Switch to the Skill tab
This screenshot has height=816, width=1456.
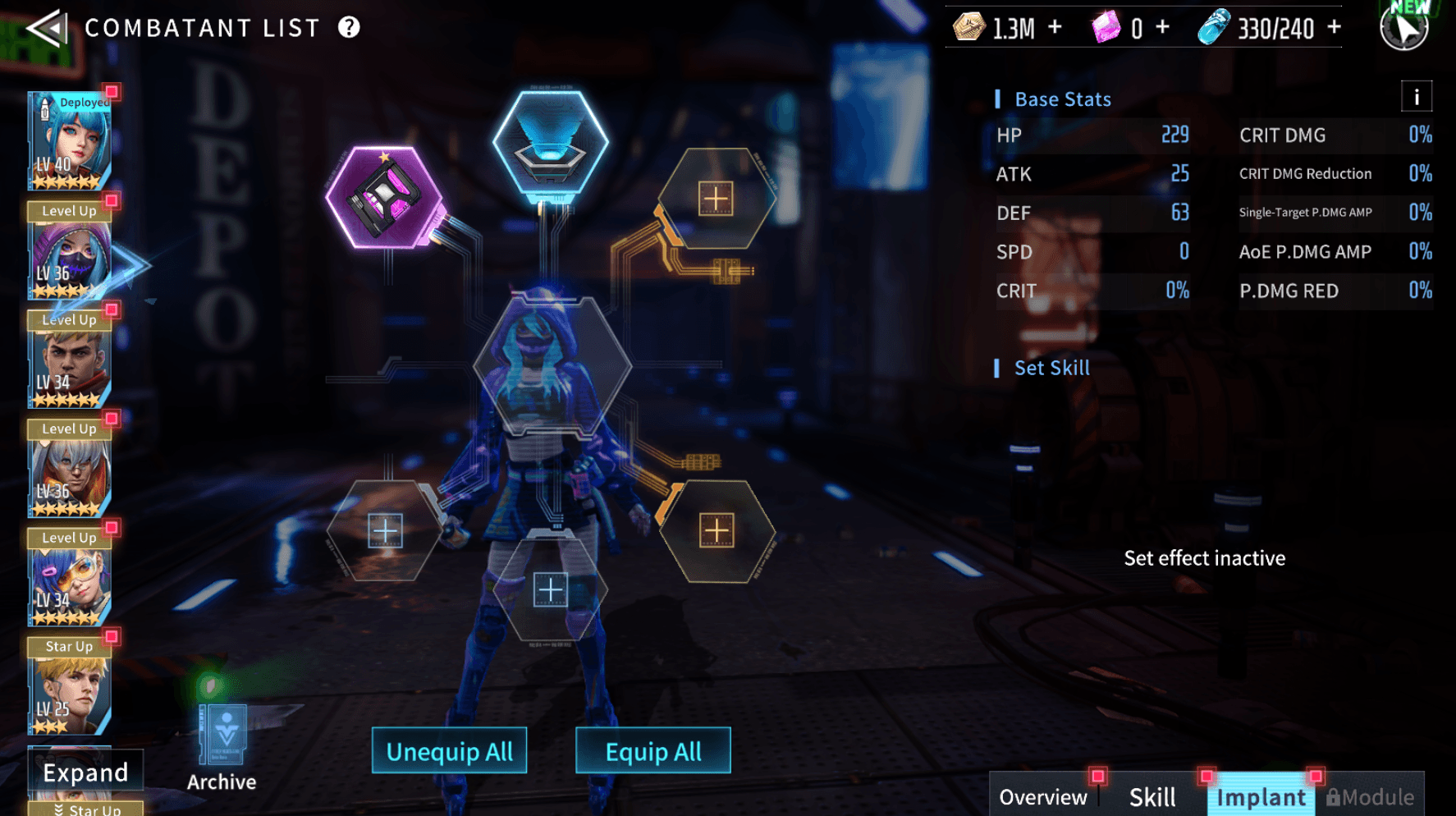(x=1152, y=796)
